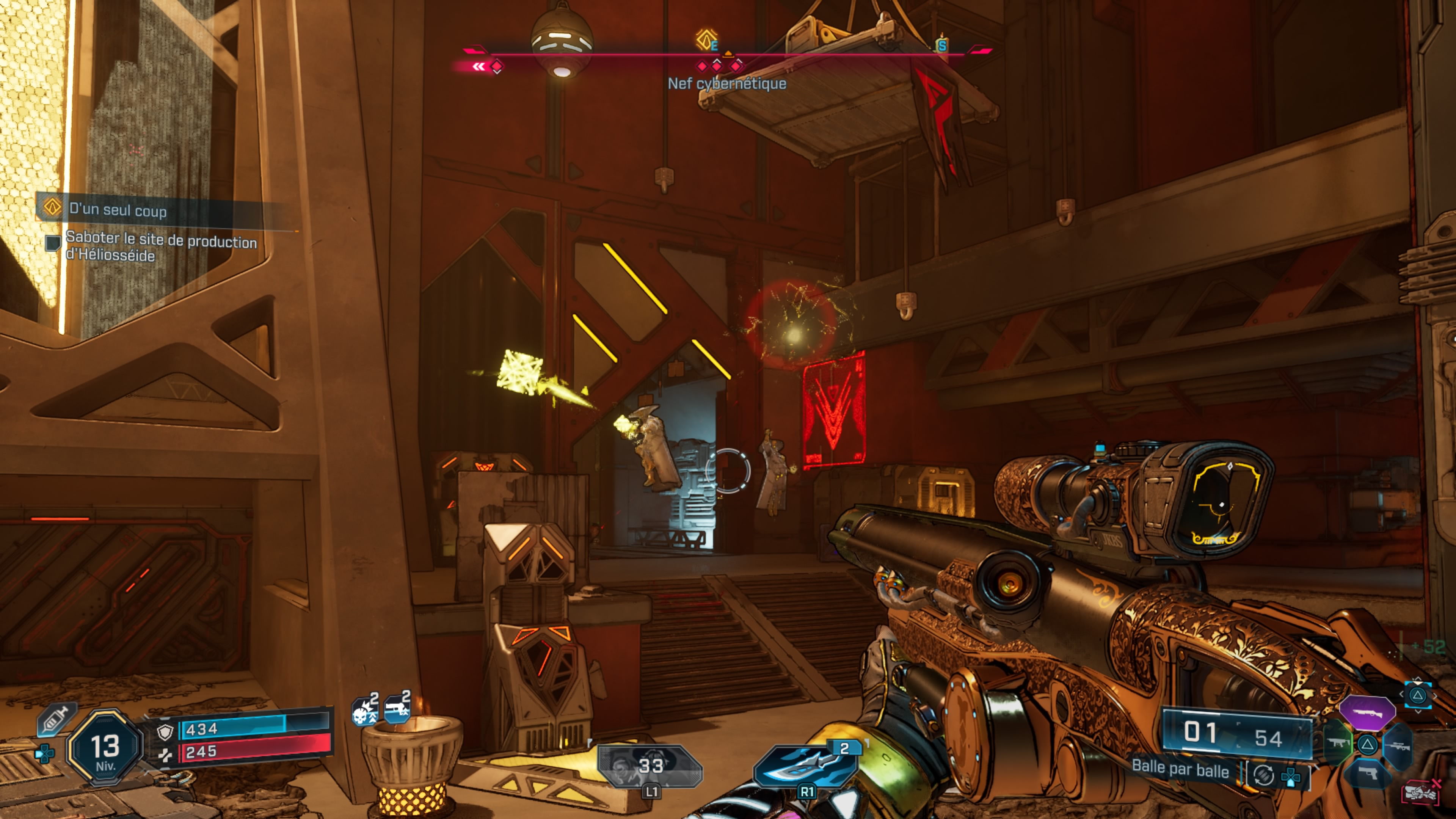The width and height of the screenshot is (1456, 819).
Task: Activate the action skill showing 33
Action: click(650, 766)
